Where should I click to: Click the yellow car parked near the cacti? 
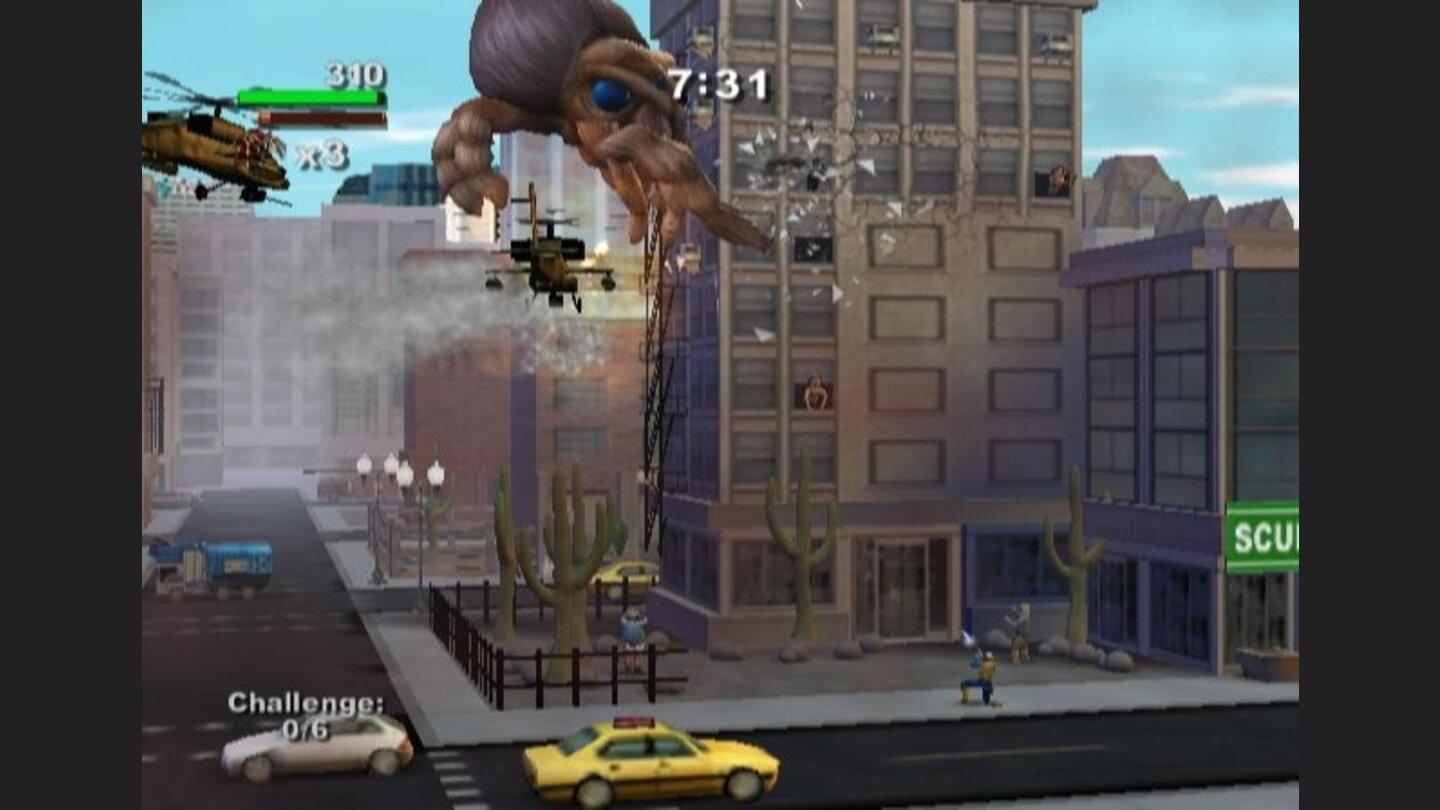(623, 575)
